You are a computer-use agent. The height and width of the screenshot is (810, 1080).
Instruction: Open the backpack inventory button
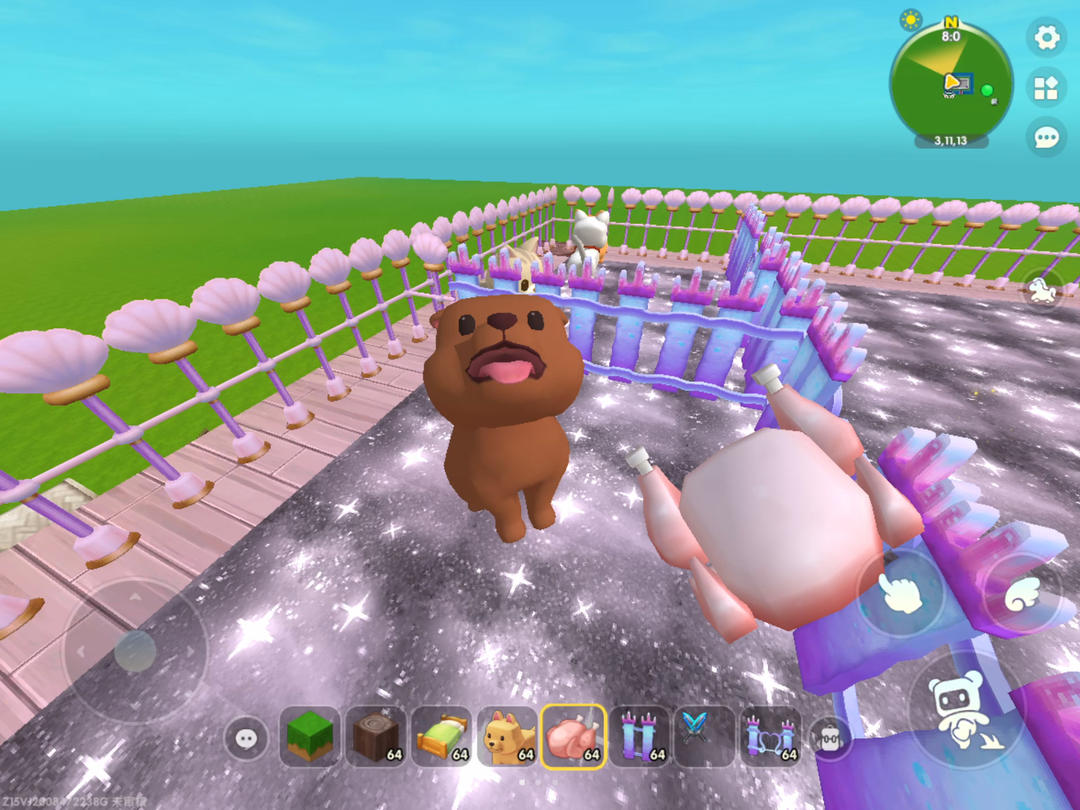pos(829,739)
